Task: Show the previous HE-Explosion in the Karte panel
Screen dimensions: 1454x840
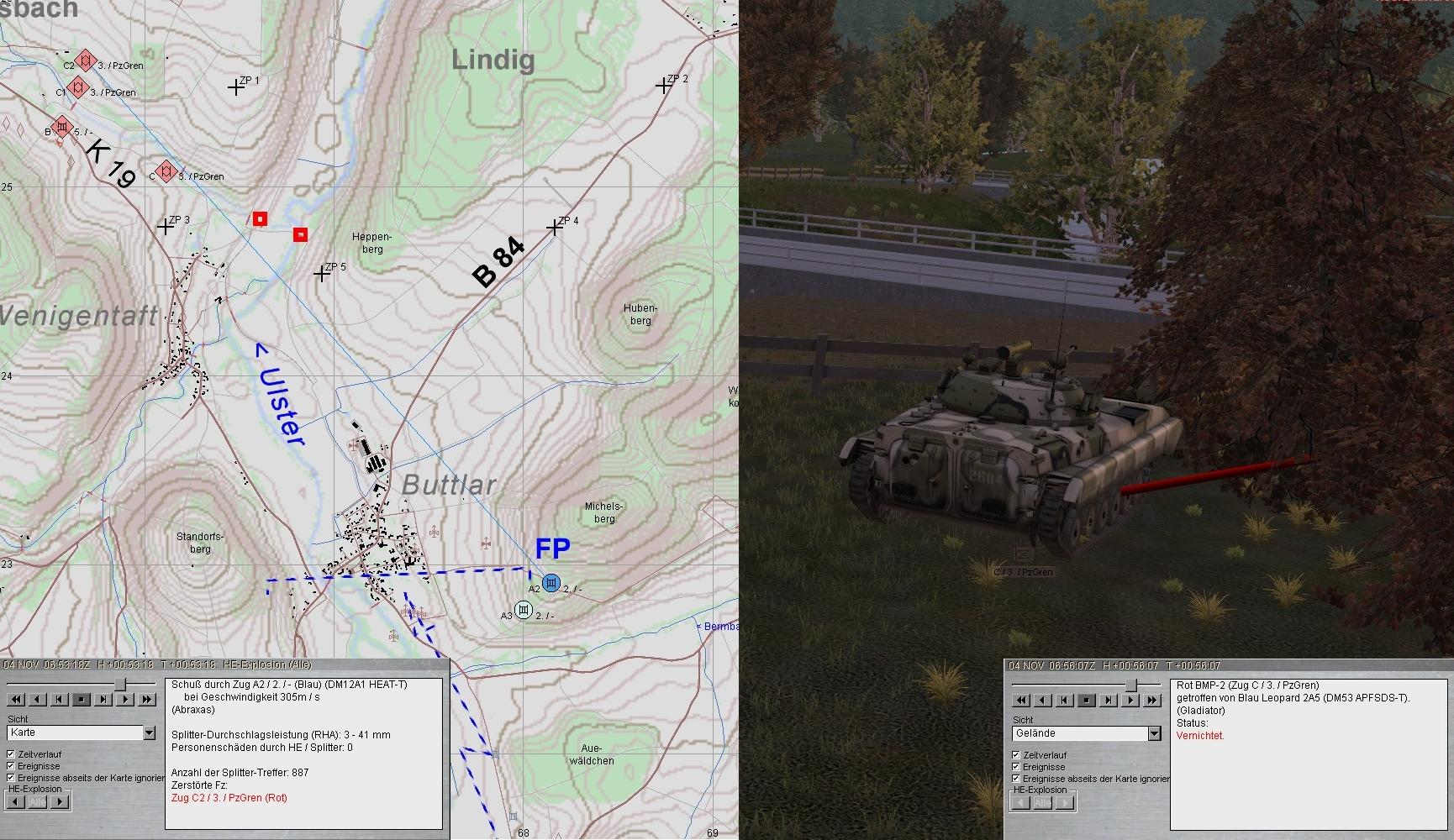Action: point(16,801)
